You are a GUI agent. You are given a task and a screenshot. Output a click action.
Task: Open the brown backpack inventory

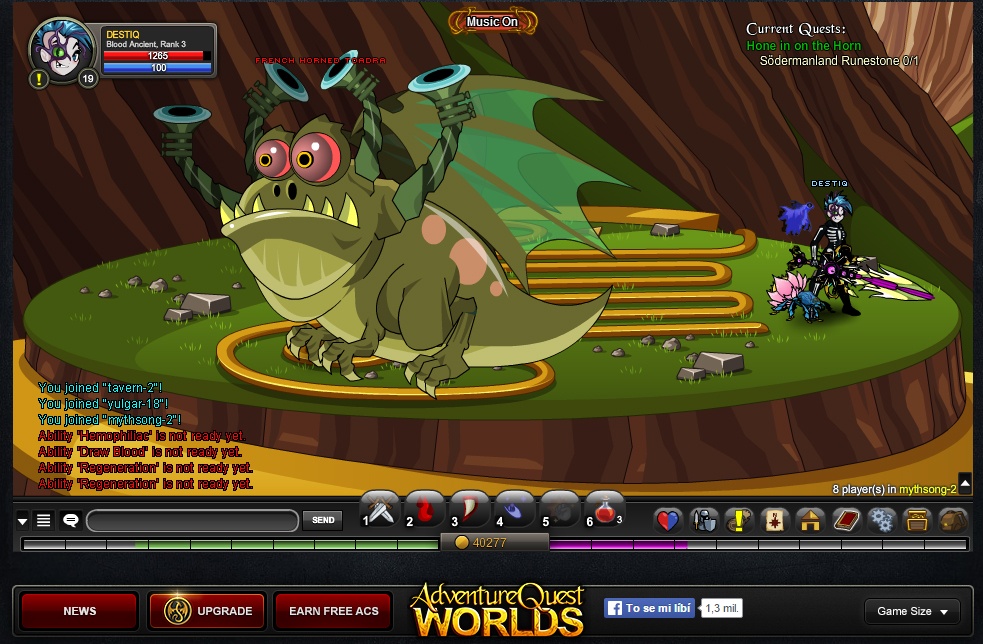point(952,520)
